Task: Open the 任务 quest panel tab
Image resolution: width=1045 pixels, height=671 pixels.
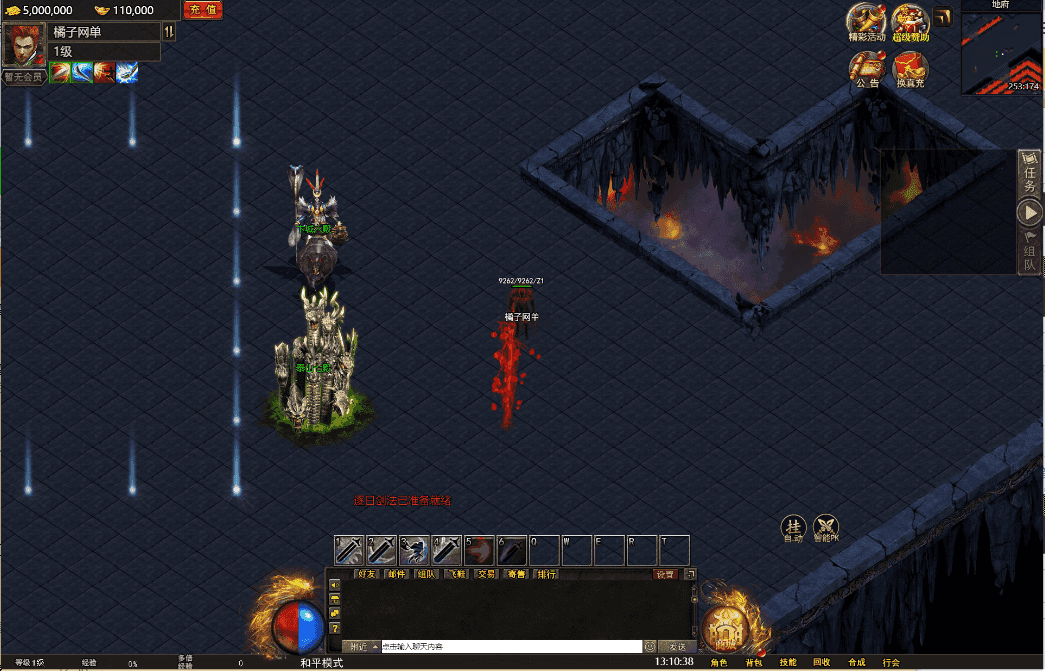Action: click(x=1030, y=174)
